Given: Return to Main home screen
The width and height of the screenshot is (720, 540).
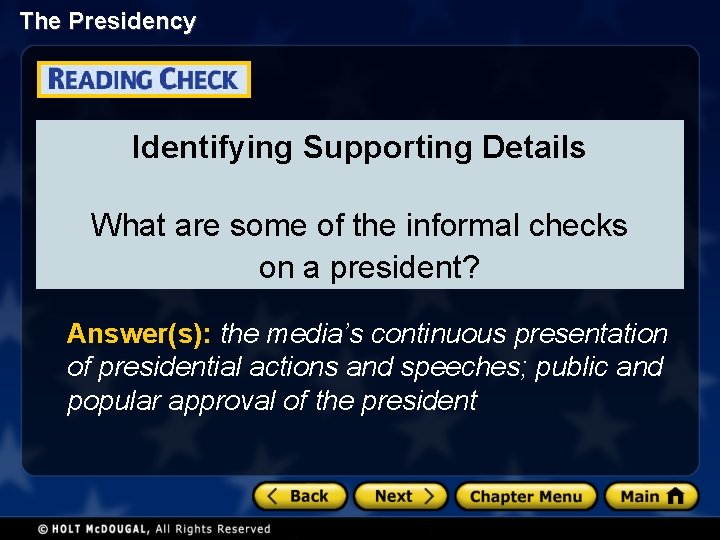Looking at the screenshot, I should [x=650, y=496].
